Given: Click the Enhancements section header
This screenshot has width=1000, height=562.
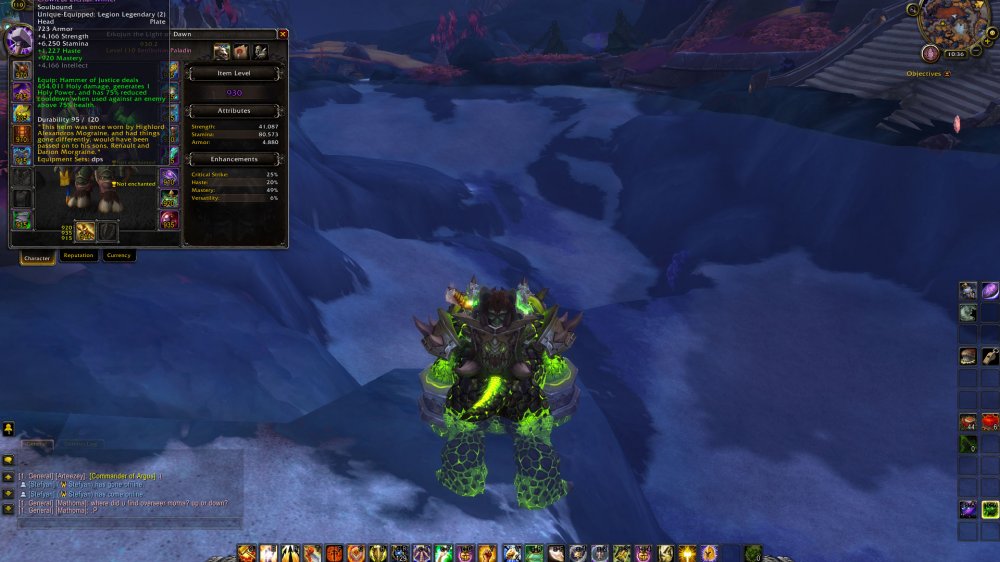Looking at the screenshot, I should (235, 159).
